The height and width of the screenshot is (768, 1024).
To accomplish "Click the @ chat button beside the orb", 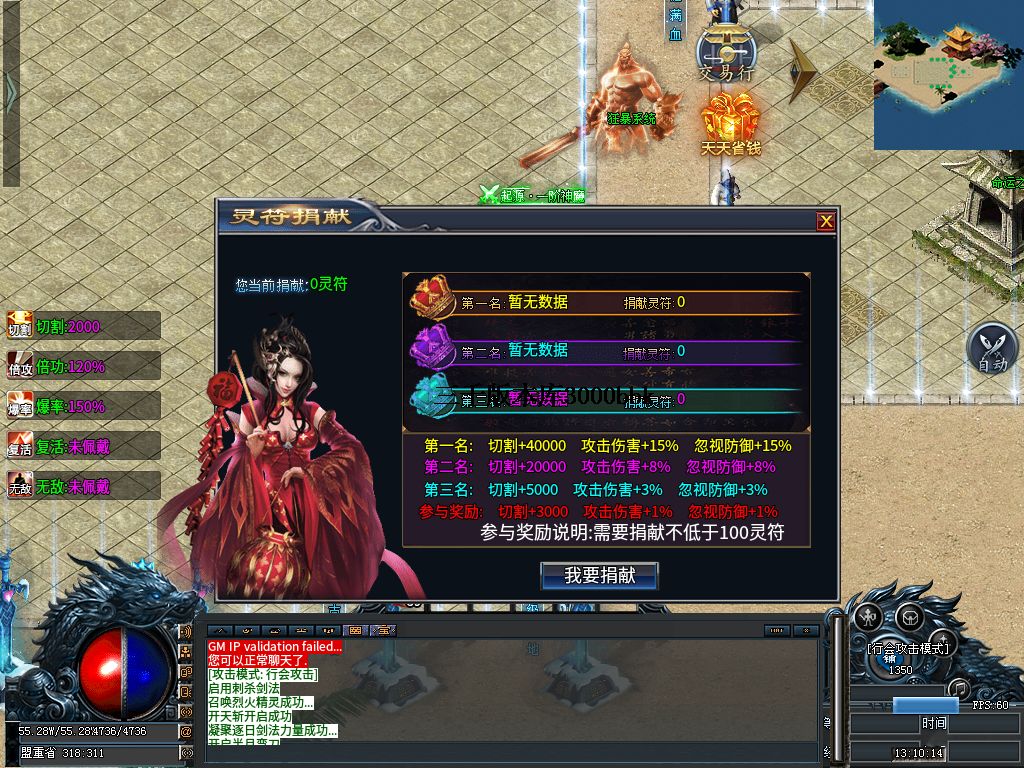I will click(185, 731).
